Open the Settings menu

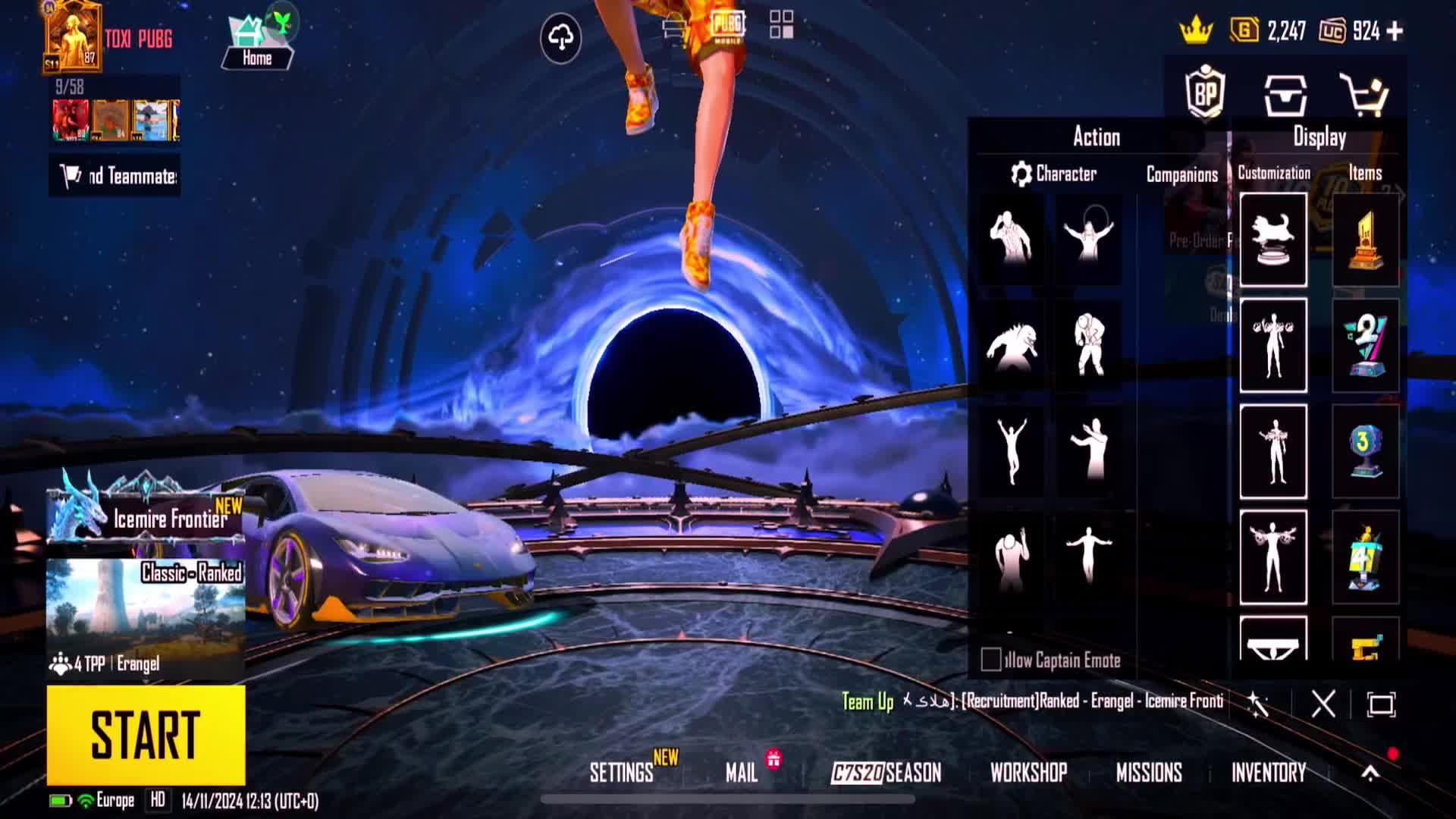click(621, 773)
